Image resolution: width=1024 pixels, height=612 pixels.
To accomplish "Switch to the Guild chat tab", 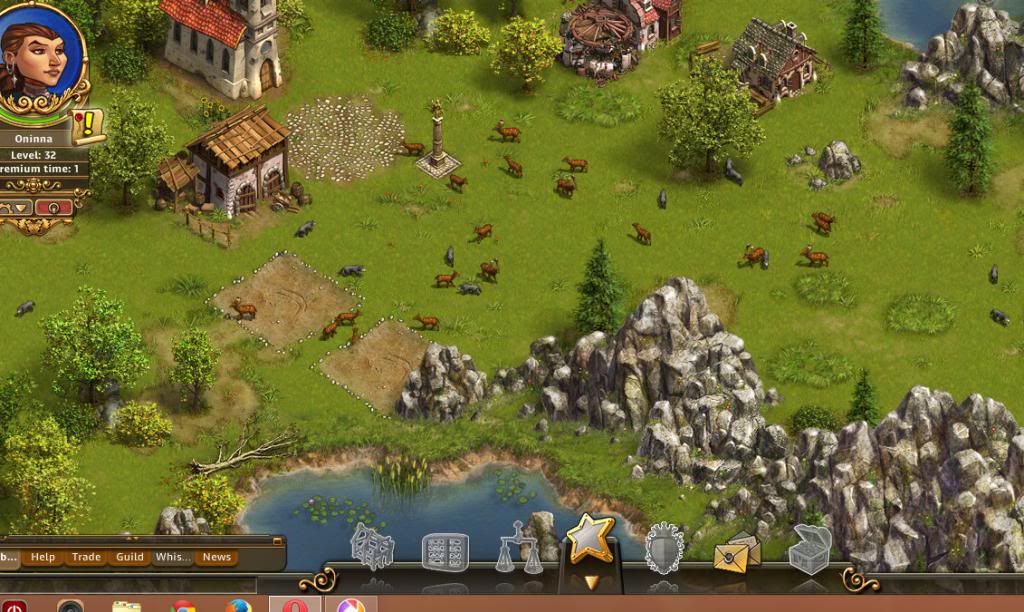I will point(130,557).
